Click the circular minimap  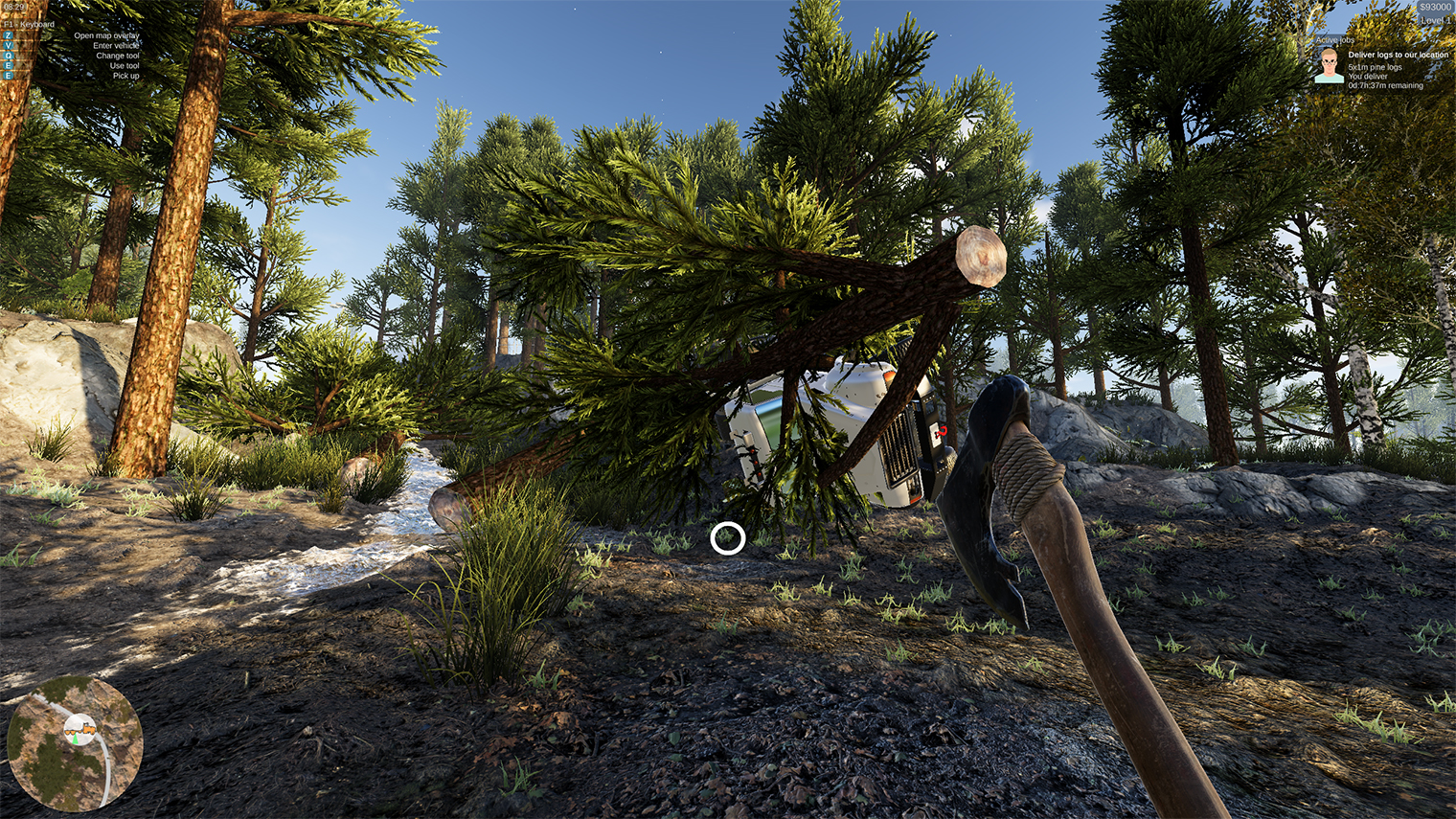coord(75,743)
